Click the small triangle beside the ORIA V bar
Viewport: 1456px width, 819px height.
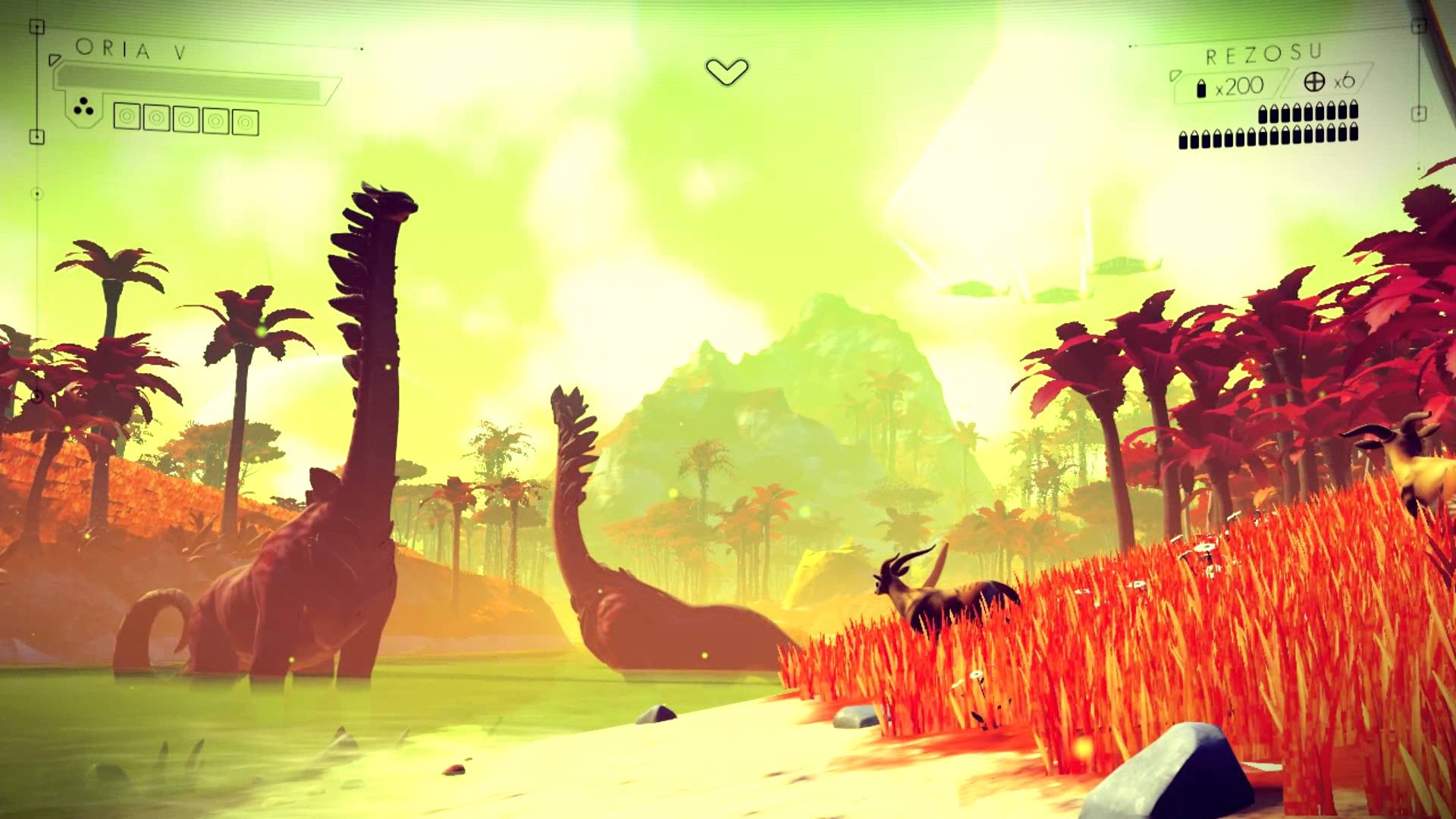tap(55, 59)
